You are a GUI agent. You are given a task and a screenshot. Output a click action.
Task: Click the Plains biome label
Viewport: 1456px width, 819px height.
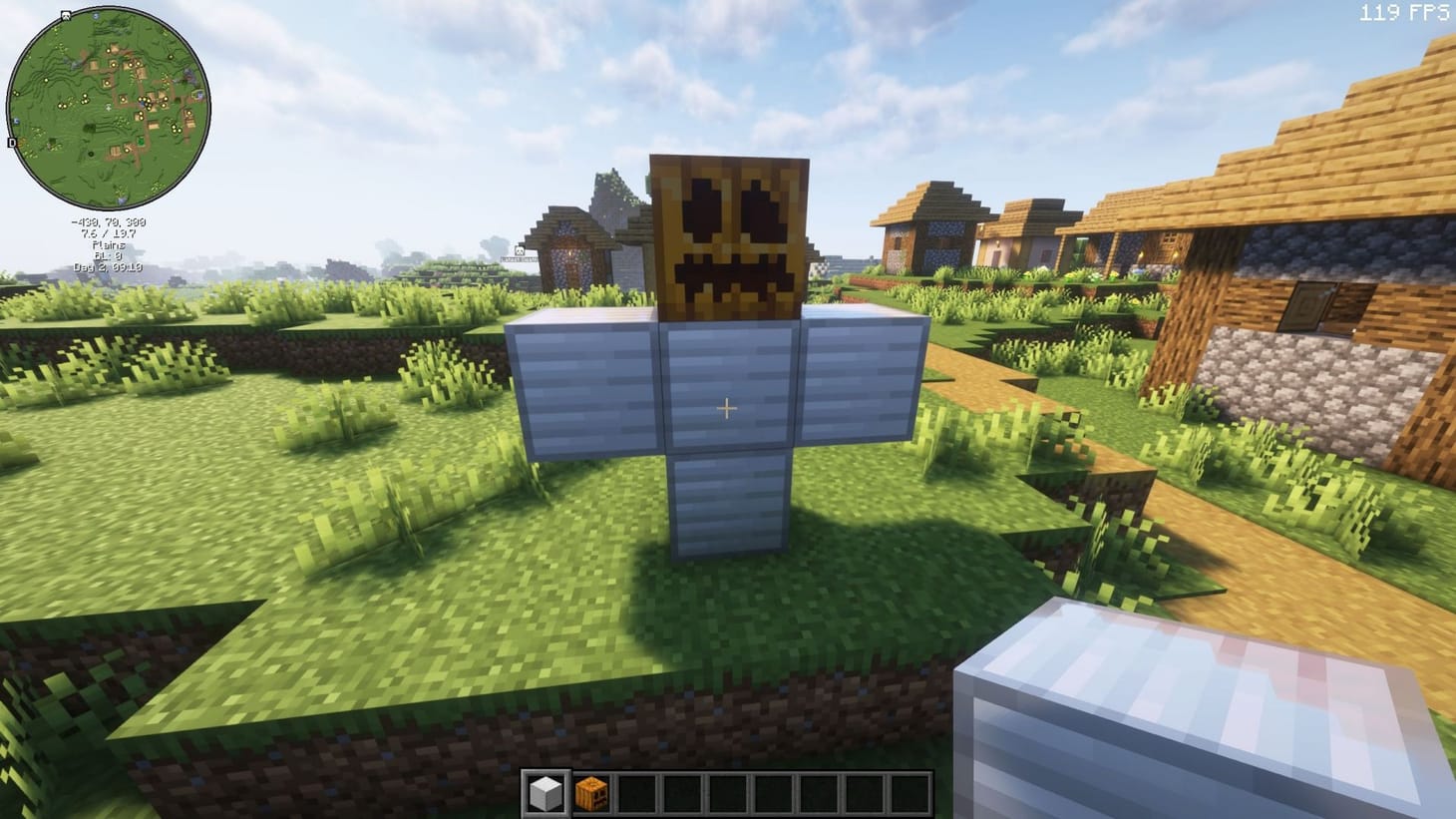[108, 245]
